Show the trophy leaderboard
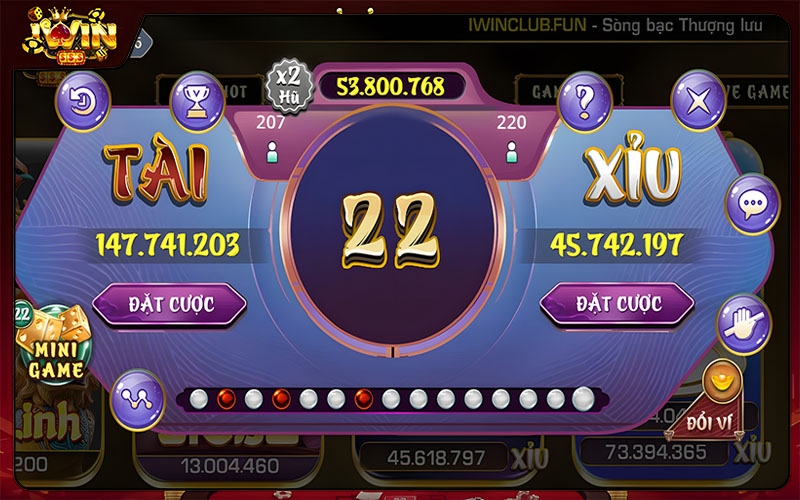800x500 pixels. [x=197, y=100]
